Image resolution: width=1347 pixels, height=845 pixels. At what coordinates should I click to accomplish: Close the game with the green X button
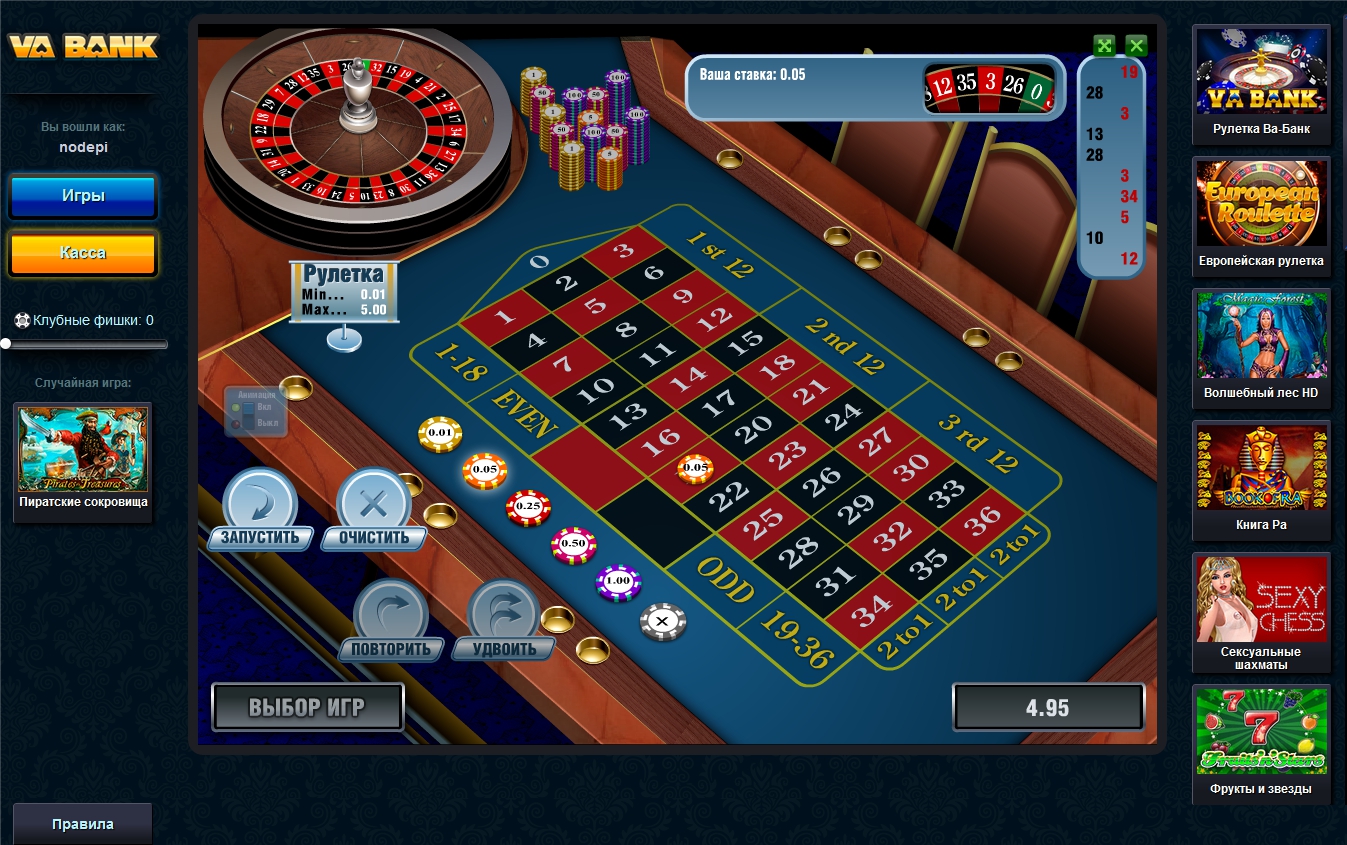pyautogui.click(x=1136, y=45)
